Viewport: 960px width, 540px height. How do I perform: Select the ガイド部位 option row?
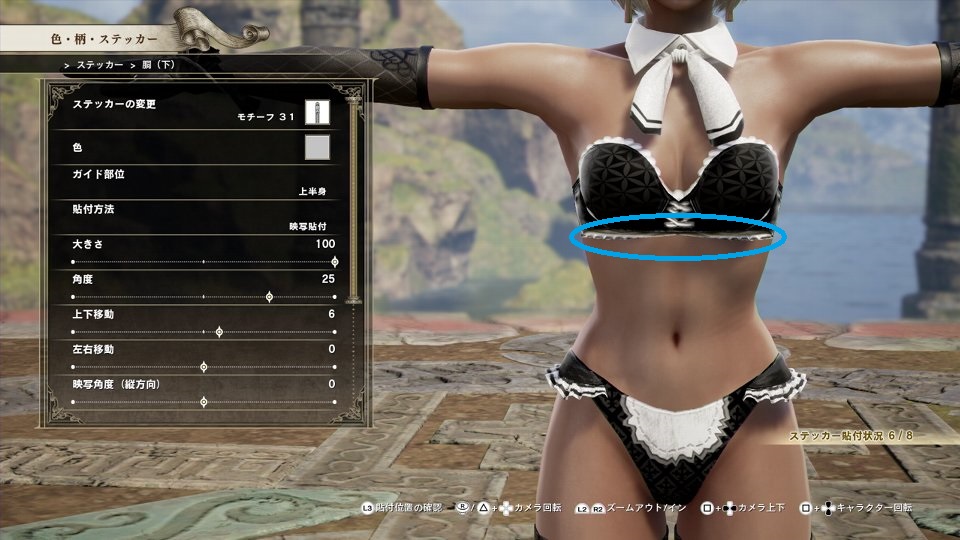coord(200,181)
